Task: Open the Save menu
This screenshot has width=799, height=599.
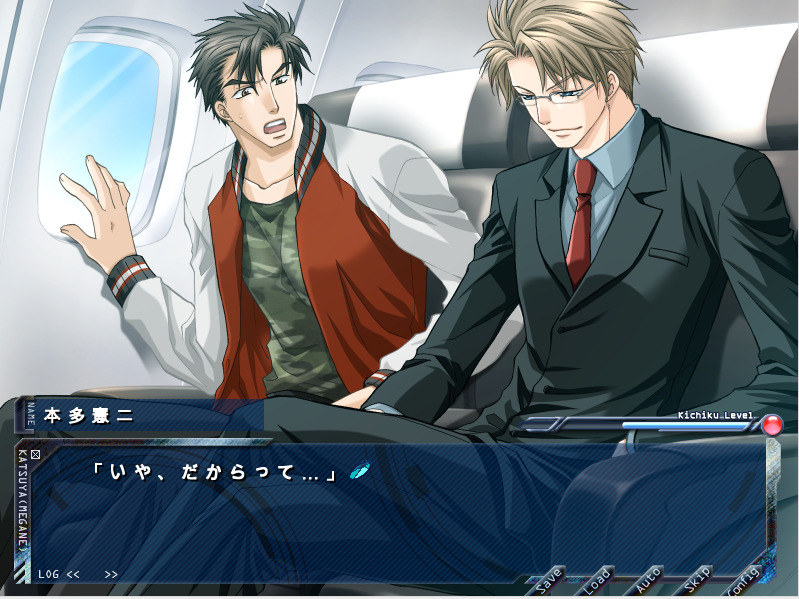Action: (549, 579)
